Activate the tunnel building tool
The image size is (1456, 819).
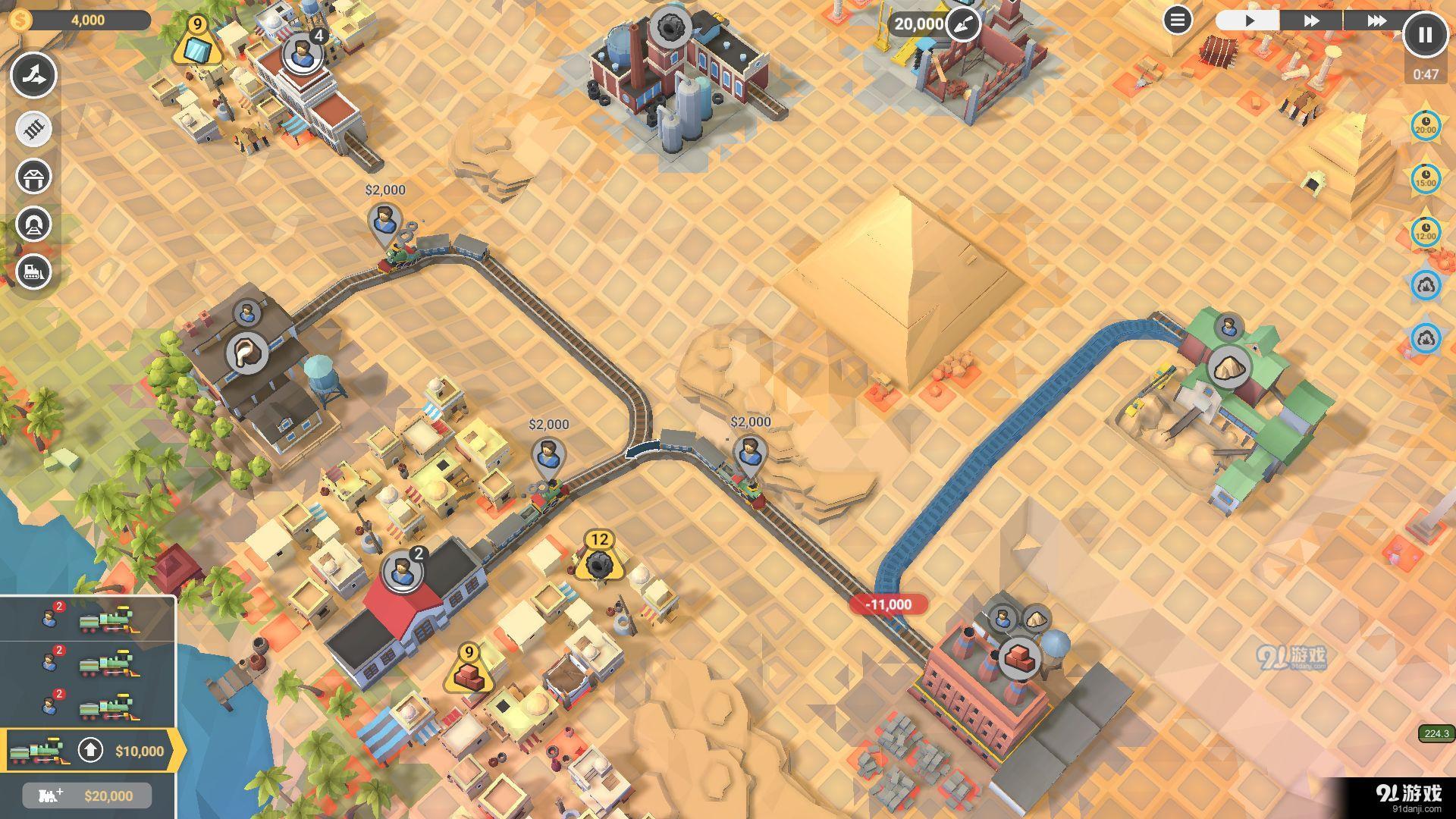tap(33, 224)
